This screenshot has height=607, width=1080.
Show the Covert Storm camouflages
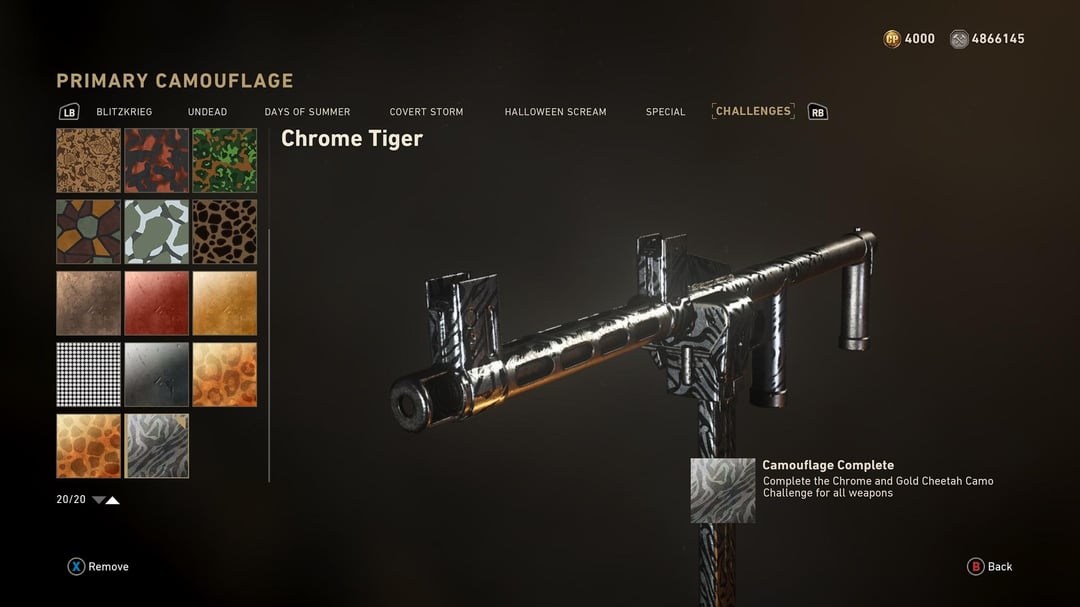(x=426, y=112)
